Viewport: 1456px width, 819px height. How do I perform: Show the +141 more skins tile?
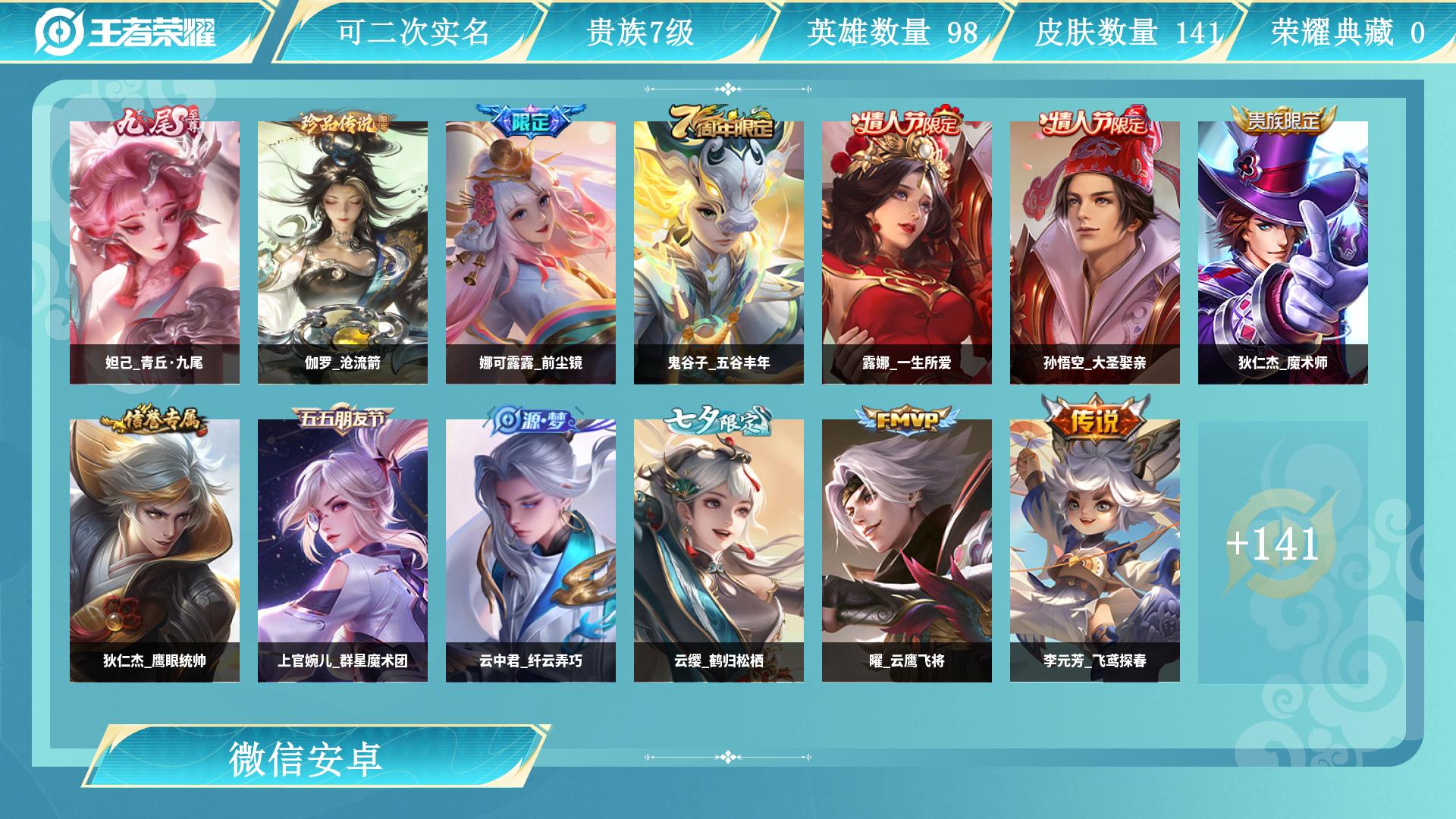[x=1283, y=551]
